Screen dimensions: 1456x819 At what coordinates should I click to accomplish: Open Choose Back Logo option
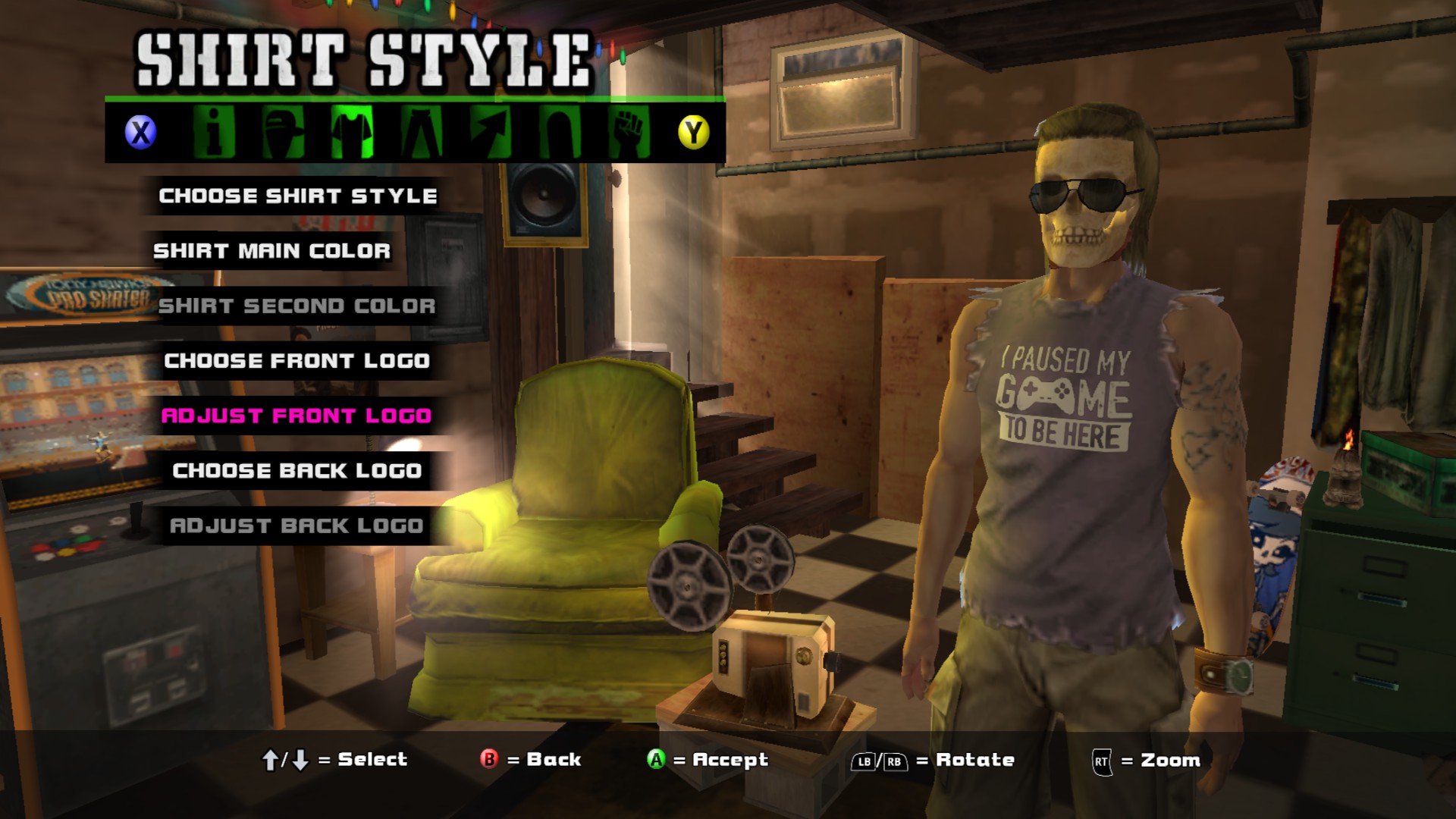pyautogui.click(x=297, y=471)
